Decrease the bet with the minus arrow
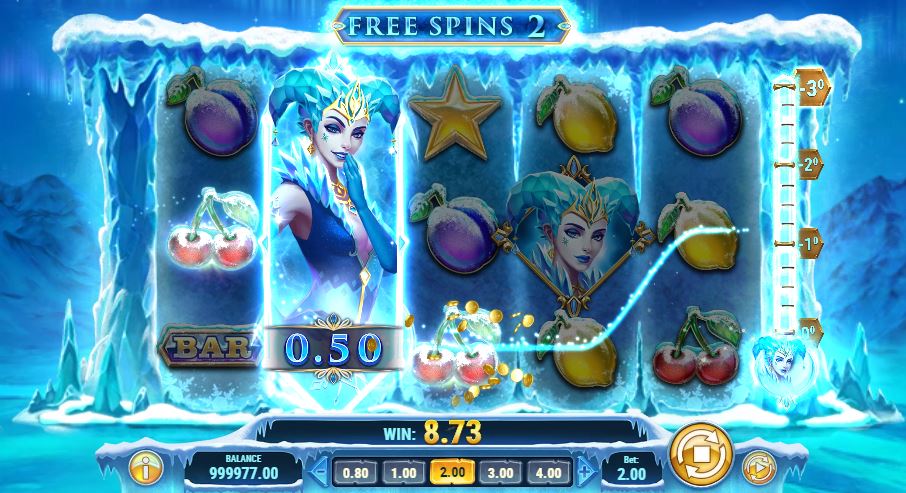This screenshot has height=493, width=906. (x=319, y=471)
